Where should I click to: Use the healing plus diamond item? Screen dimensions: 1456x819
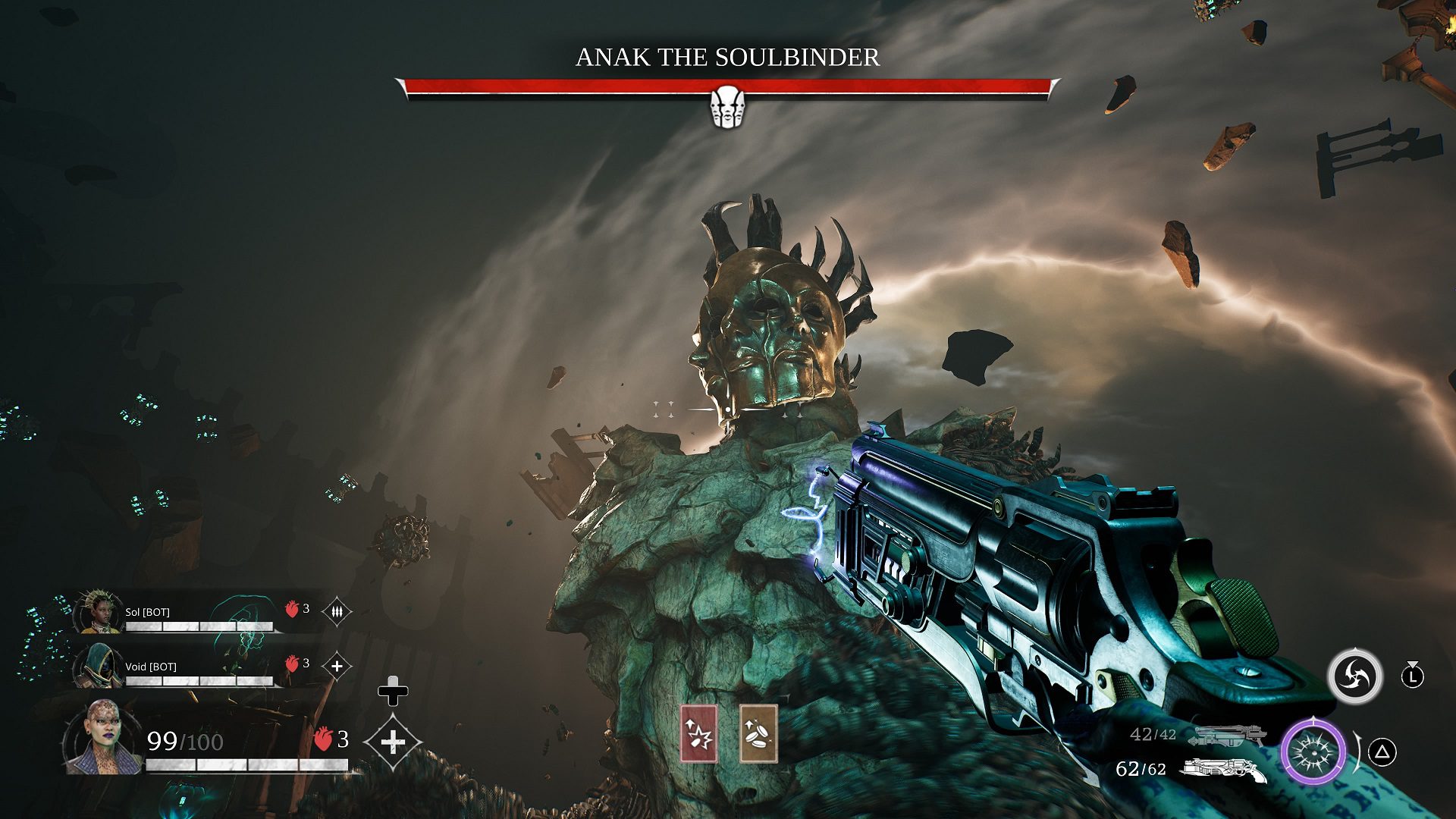coord(392,742)
